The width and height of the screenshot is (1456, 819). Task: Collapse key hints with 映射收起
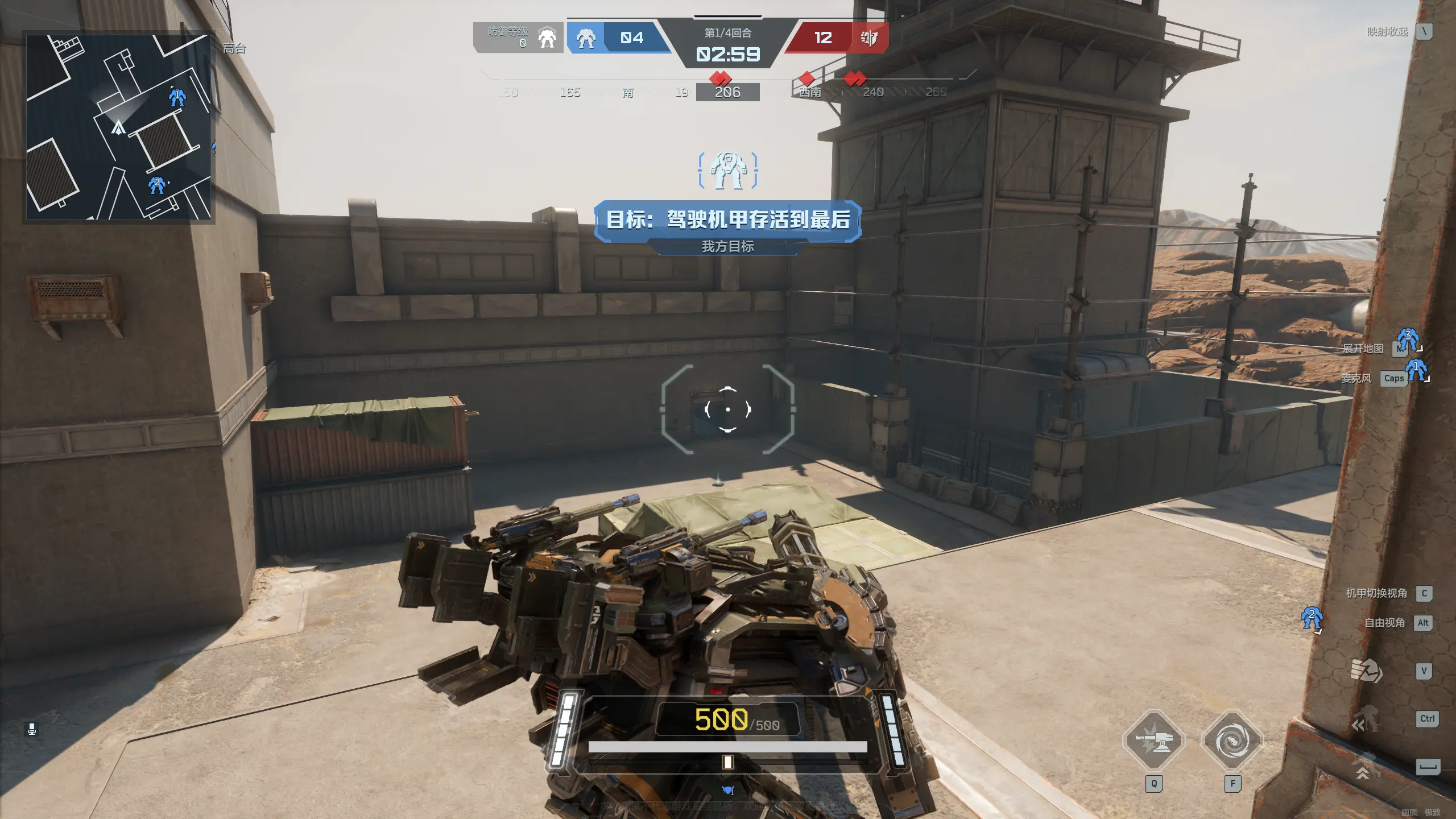click(x=1388, y=32)
